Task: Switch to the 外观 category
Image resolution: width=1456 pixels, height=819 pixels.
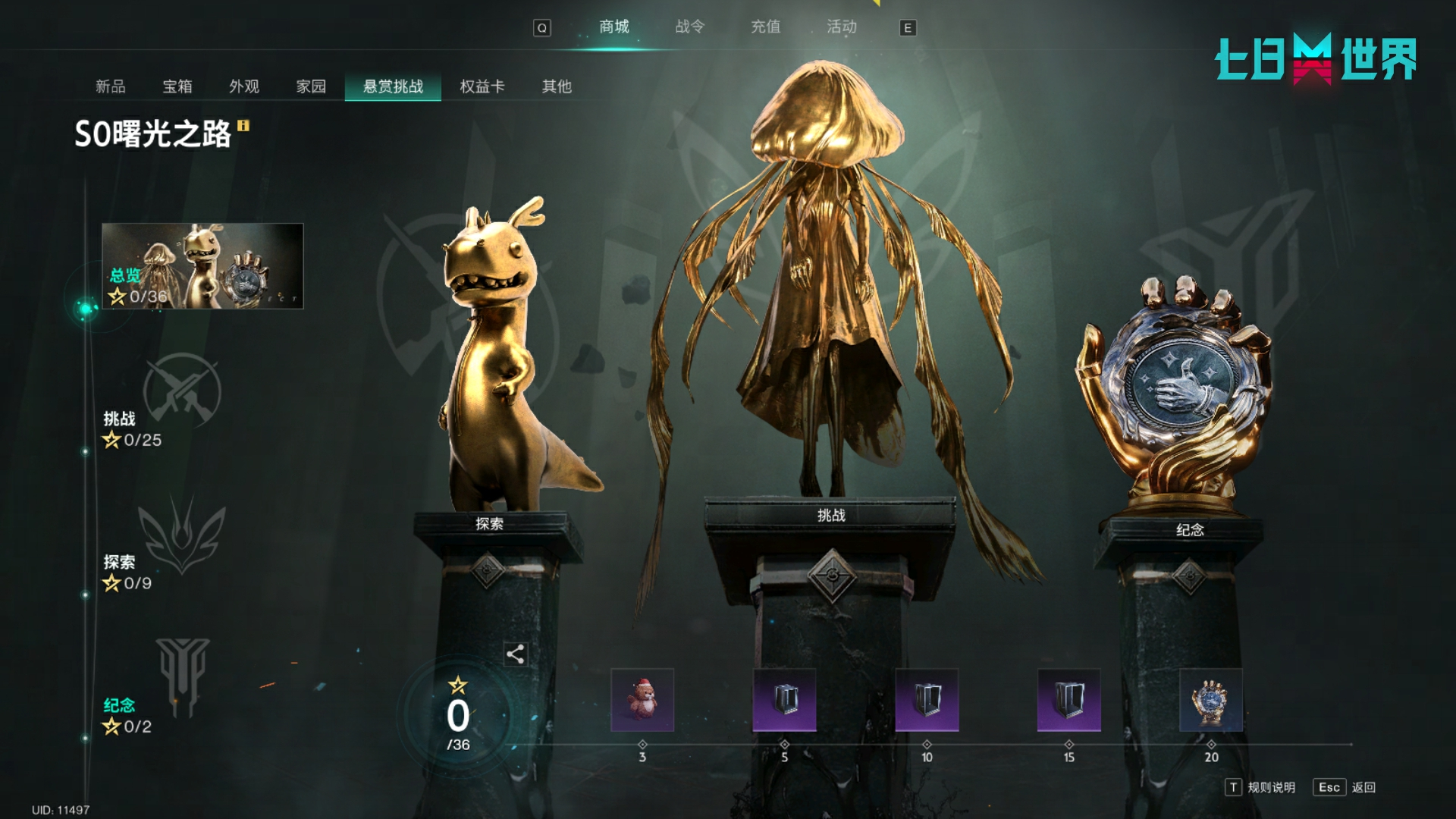Action: pos(244,86)
